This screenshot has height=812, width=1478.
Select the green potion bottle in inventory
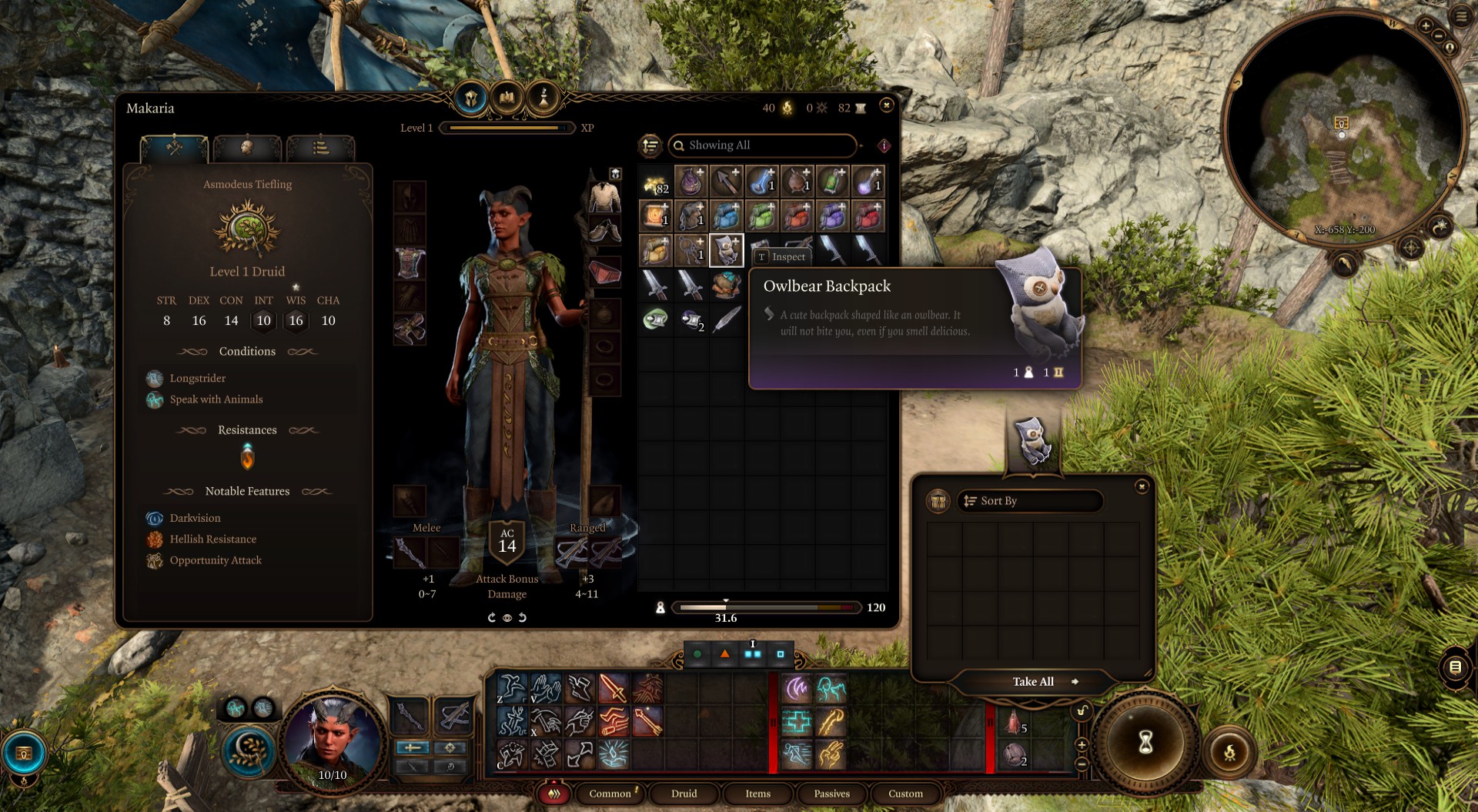tap(832, 182)
